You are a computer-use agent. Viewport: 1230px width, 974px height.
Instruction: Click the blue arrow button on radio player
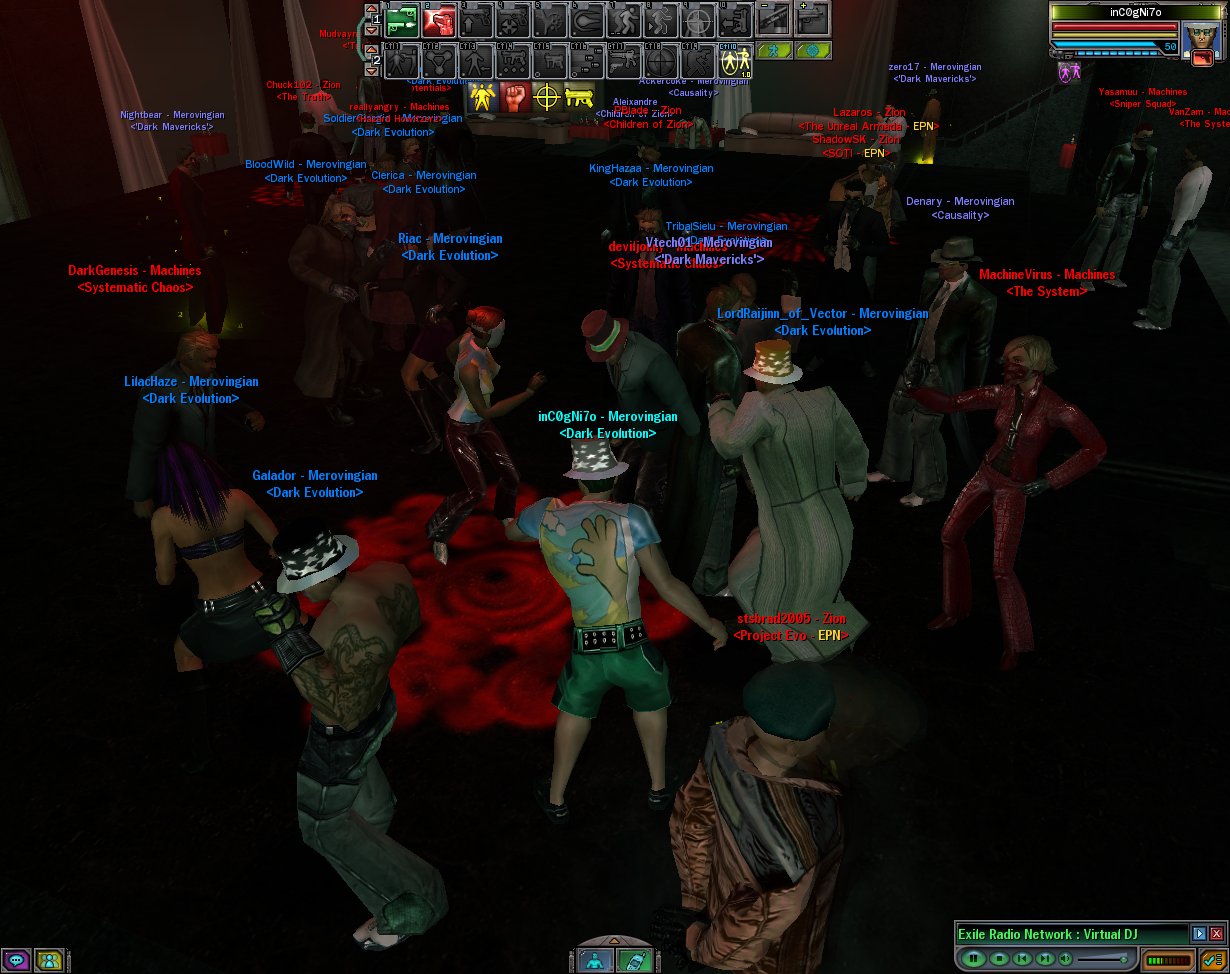(1199, 933)
